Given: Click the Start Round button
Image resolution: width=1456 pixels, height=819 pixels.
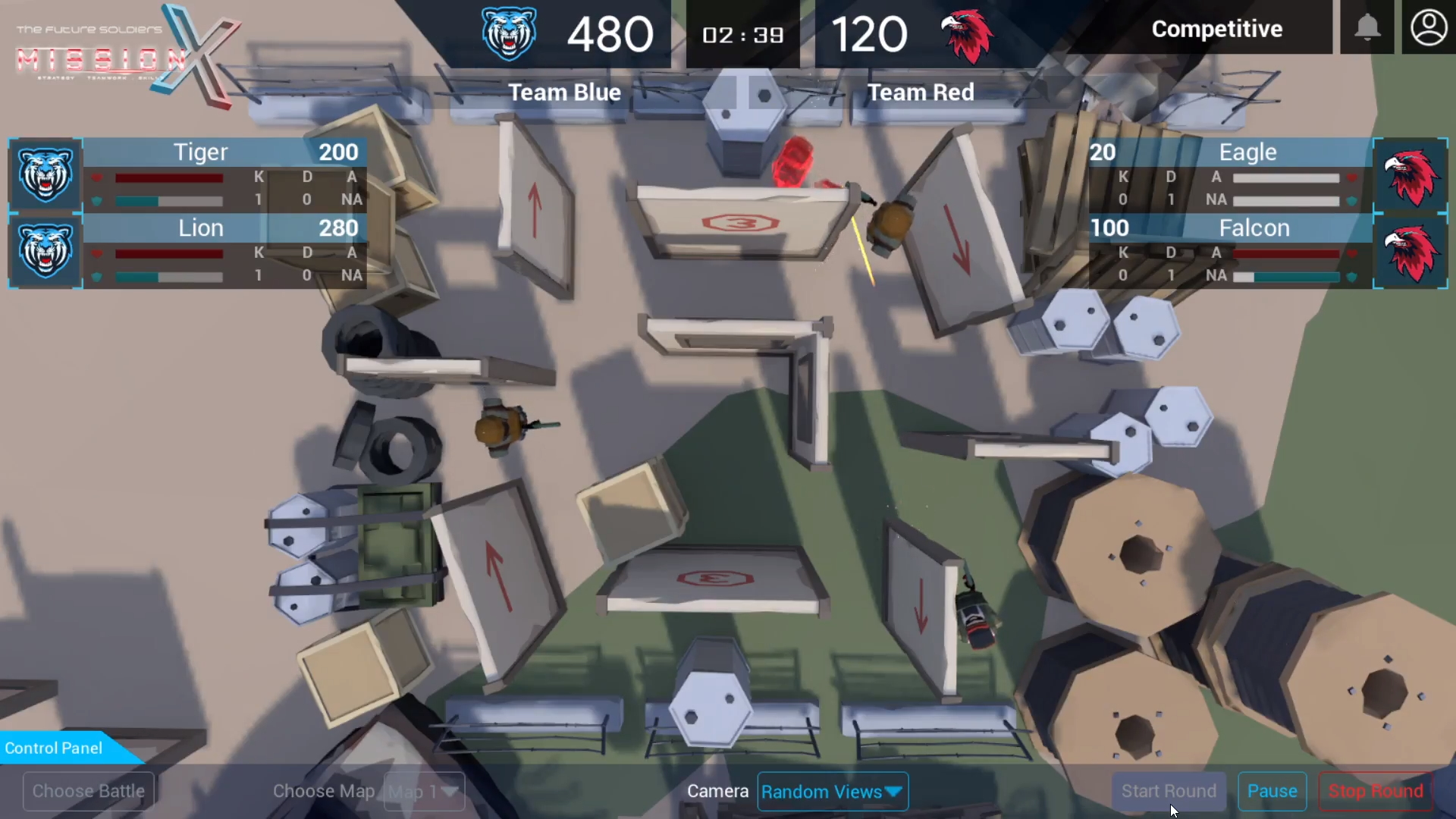Looking at the screenshot, I should pyautogui.click(x=1168, y=791).
